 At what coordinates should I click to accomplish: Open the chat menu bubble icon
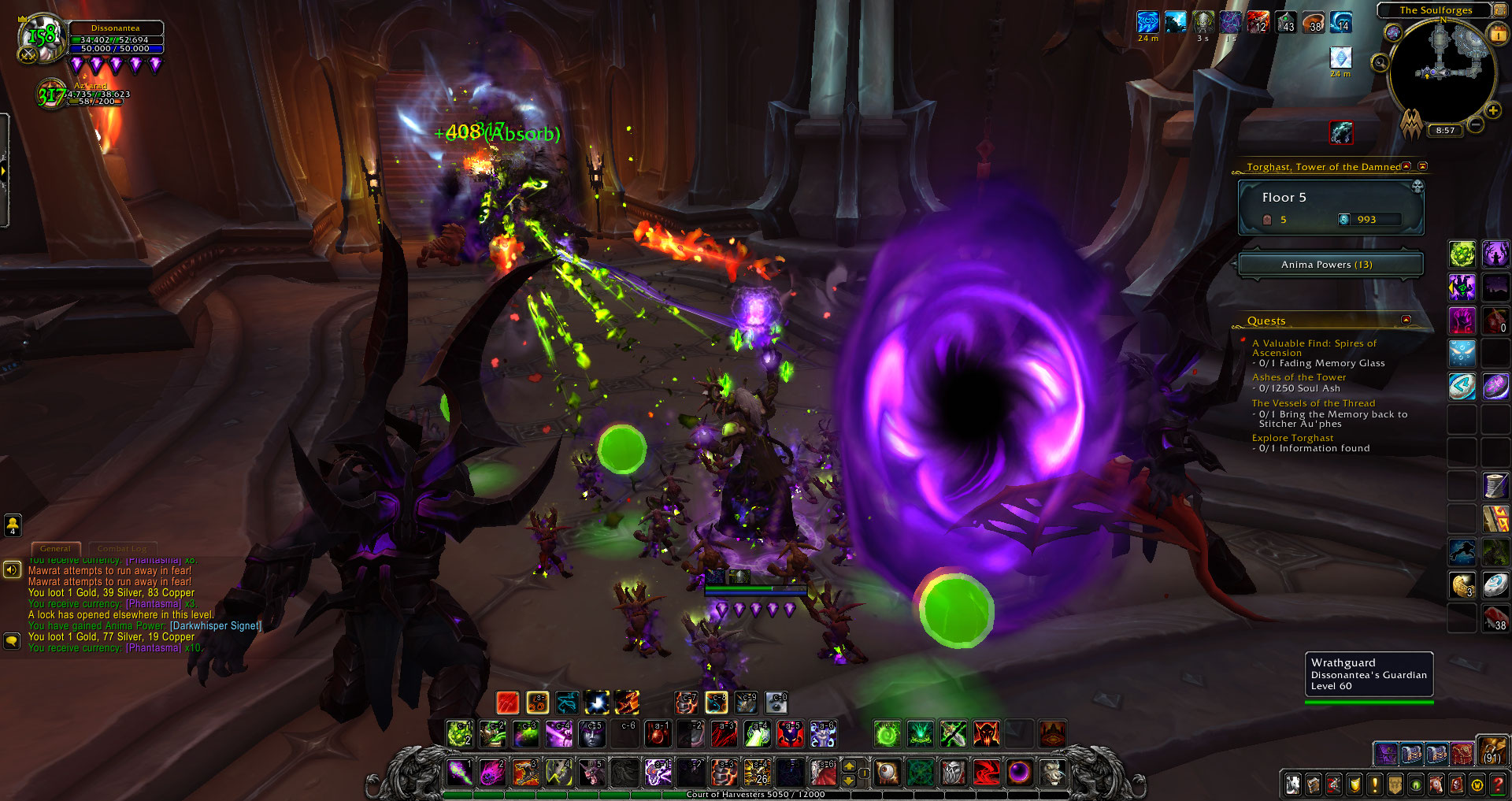(x=12, y=640)
